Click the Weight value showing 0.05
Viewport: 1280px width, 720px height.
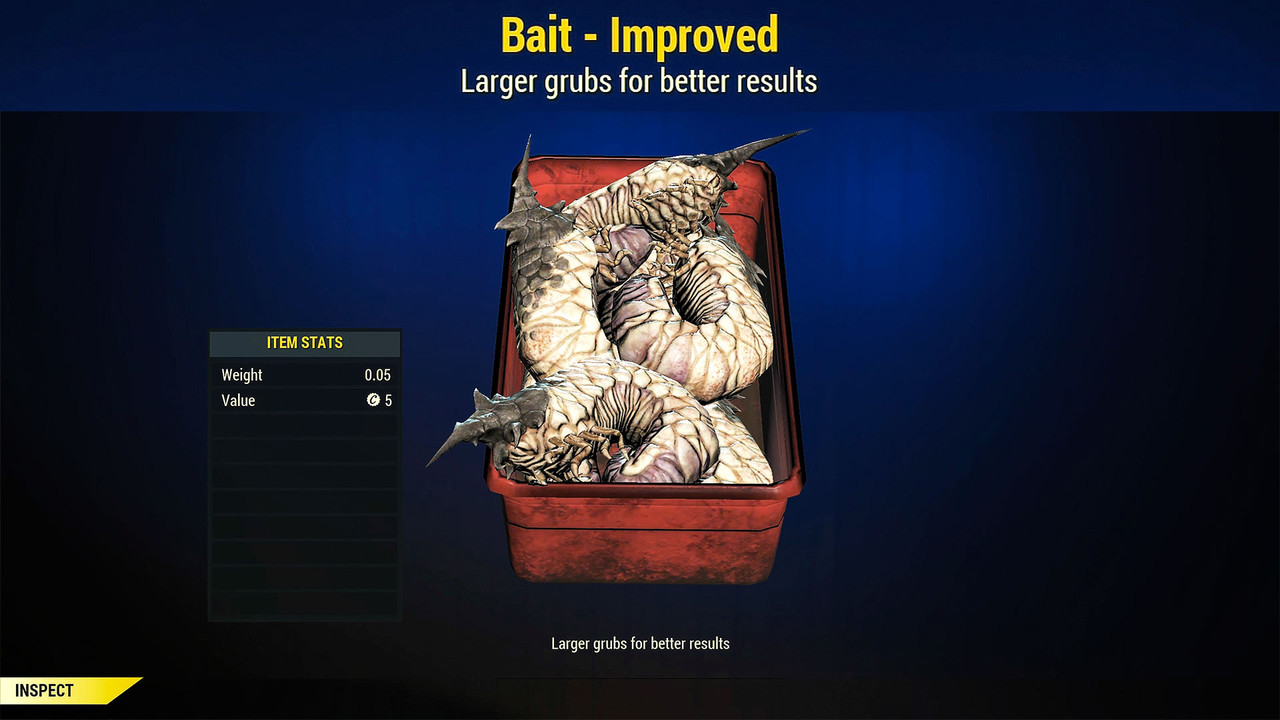click(x=378, y=374)
